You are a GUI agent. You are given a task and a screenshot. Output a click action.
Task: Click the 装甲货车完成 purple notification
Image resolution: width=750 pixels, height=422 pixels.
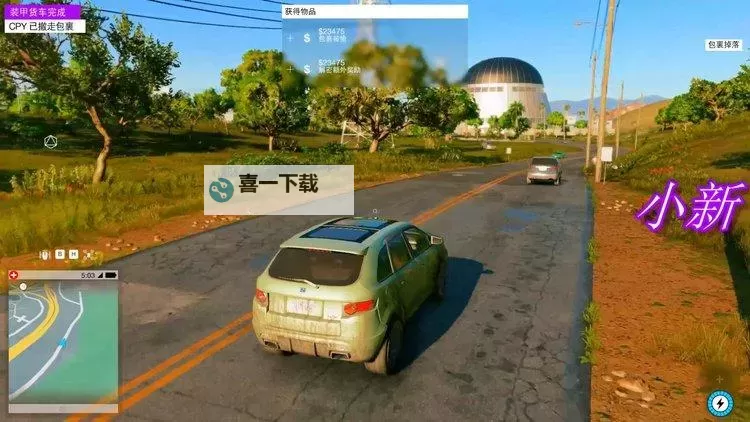(x=41, y=12)
